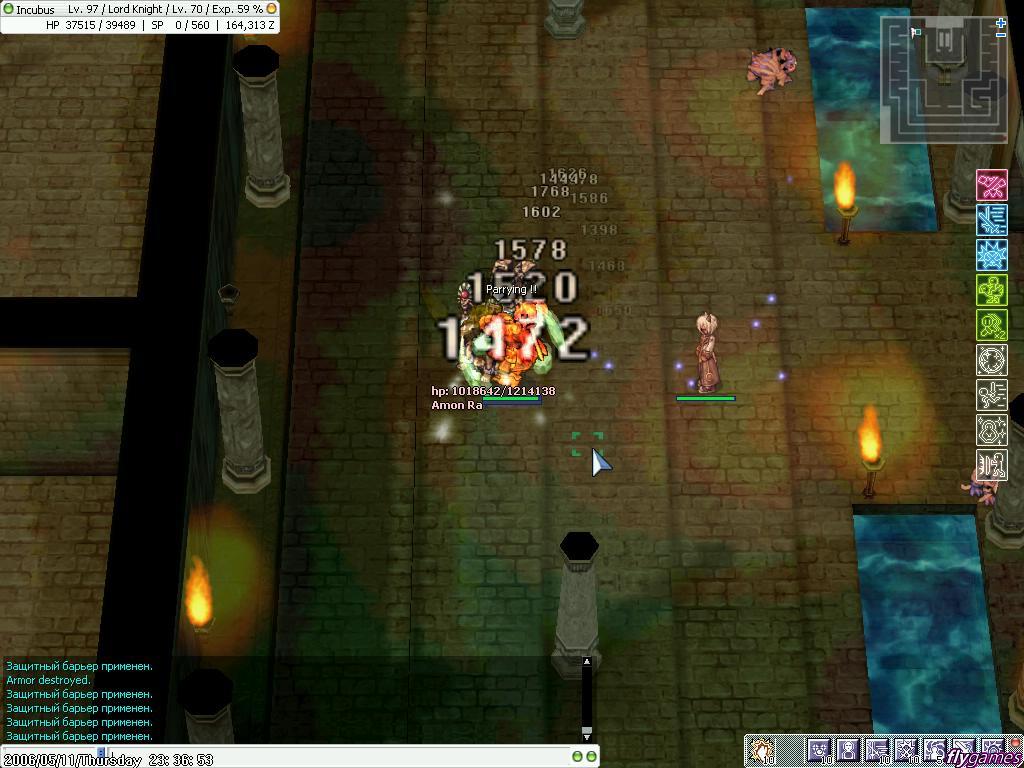Select the pink crossed-bones status icon
Screen dimensions: 1024x768
(x=991, y=185)
